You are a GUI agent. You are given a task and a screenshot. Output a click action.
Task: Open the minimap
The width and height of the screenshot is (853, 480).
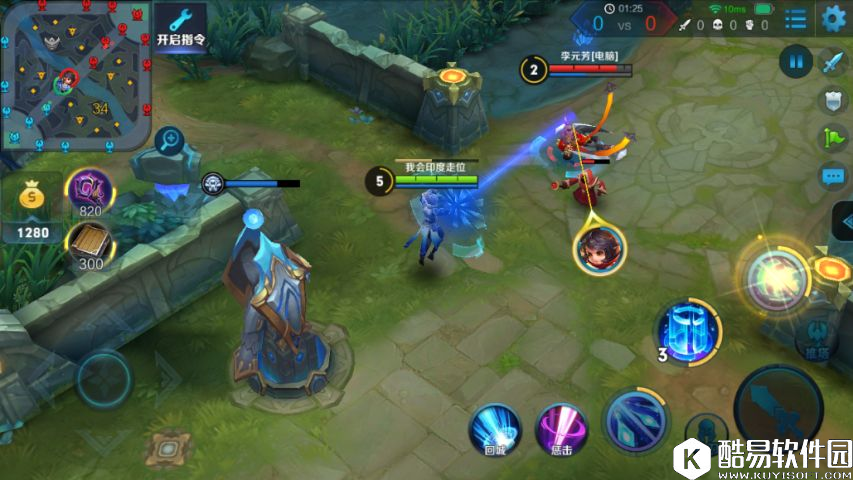[75, 75]
